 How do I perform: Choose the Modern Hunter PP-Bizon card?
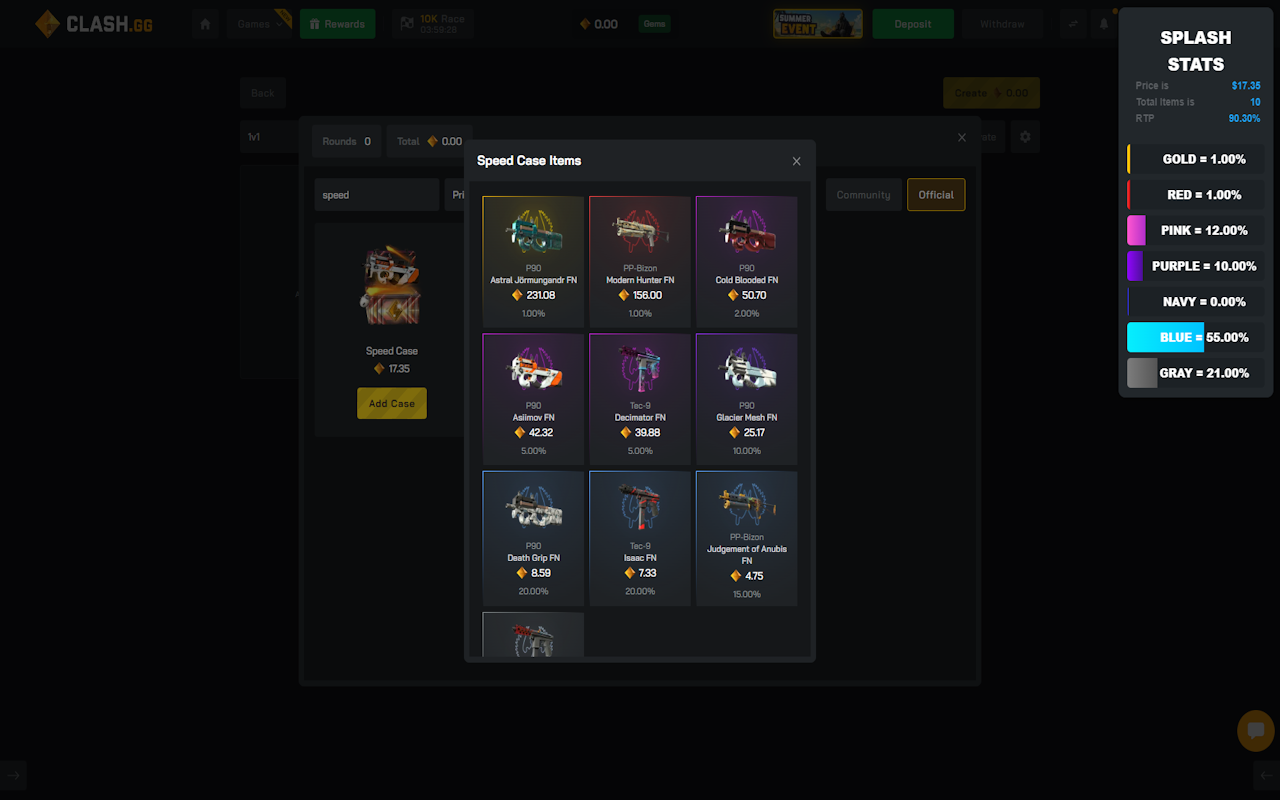coord(640,261)
